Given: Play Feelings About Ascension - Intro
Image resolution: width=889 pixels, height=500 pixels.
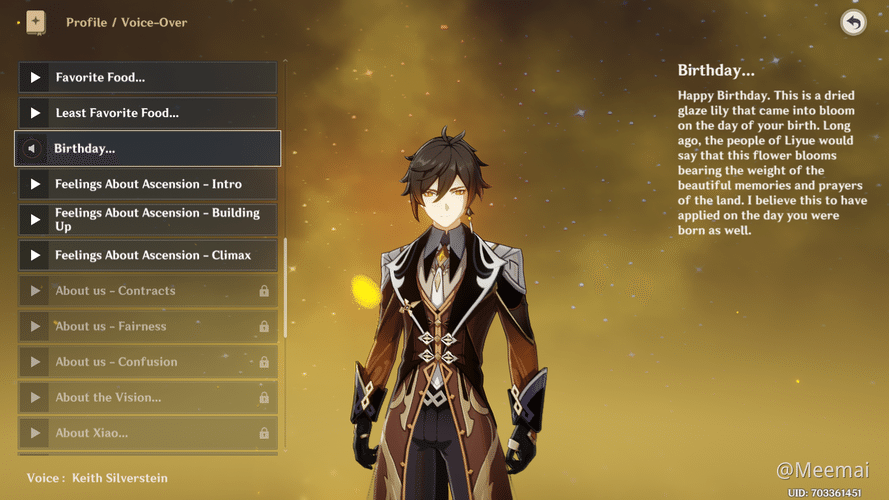Looking at the screenshot, I should pyautogui.click(x=36, y=184).
